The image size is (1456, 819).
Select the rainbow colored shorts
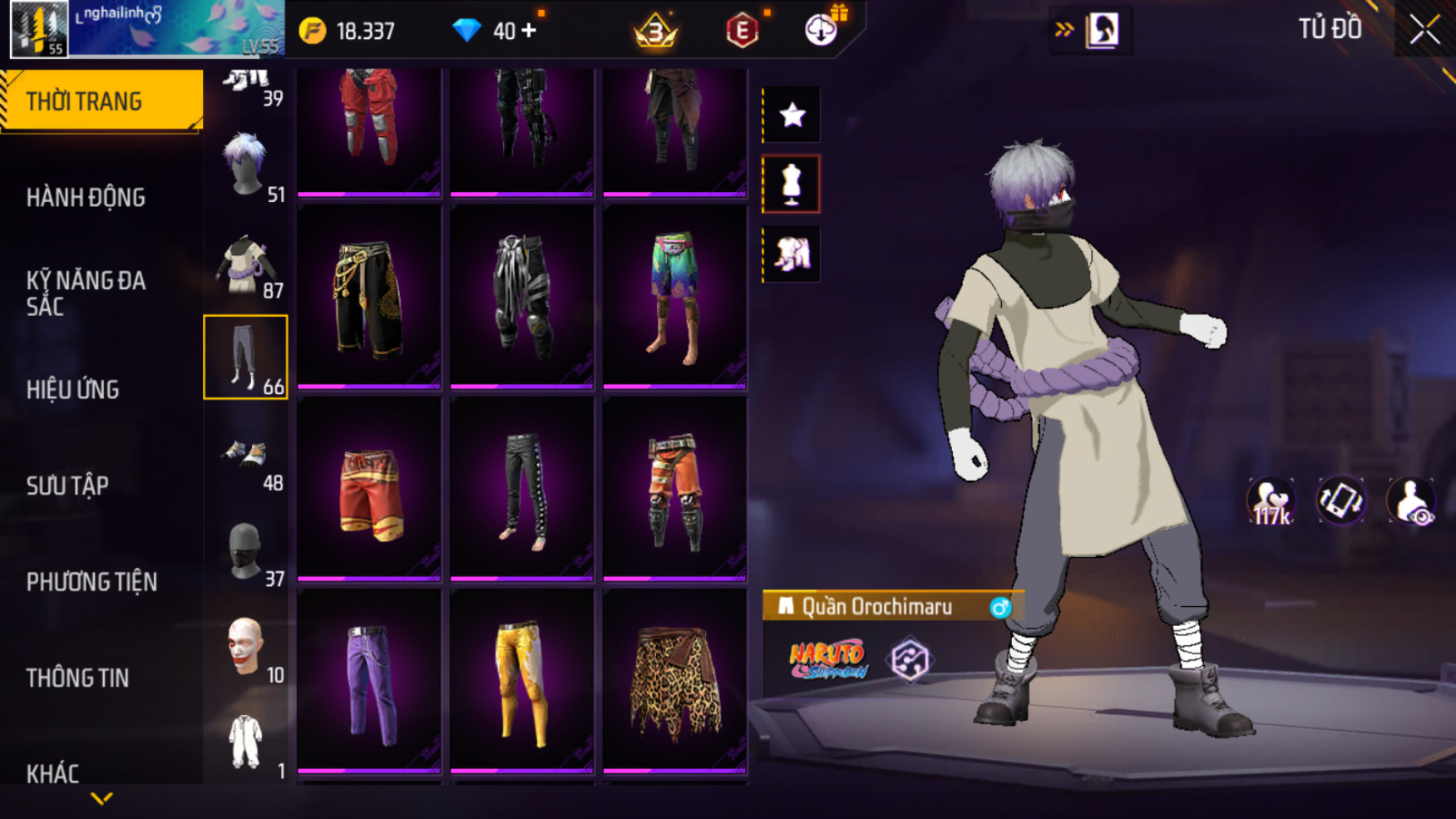674,297
